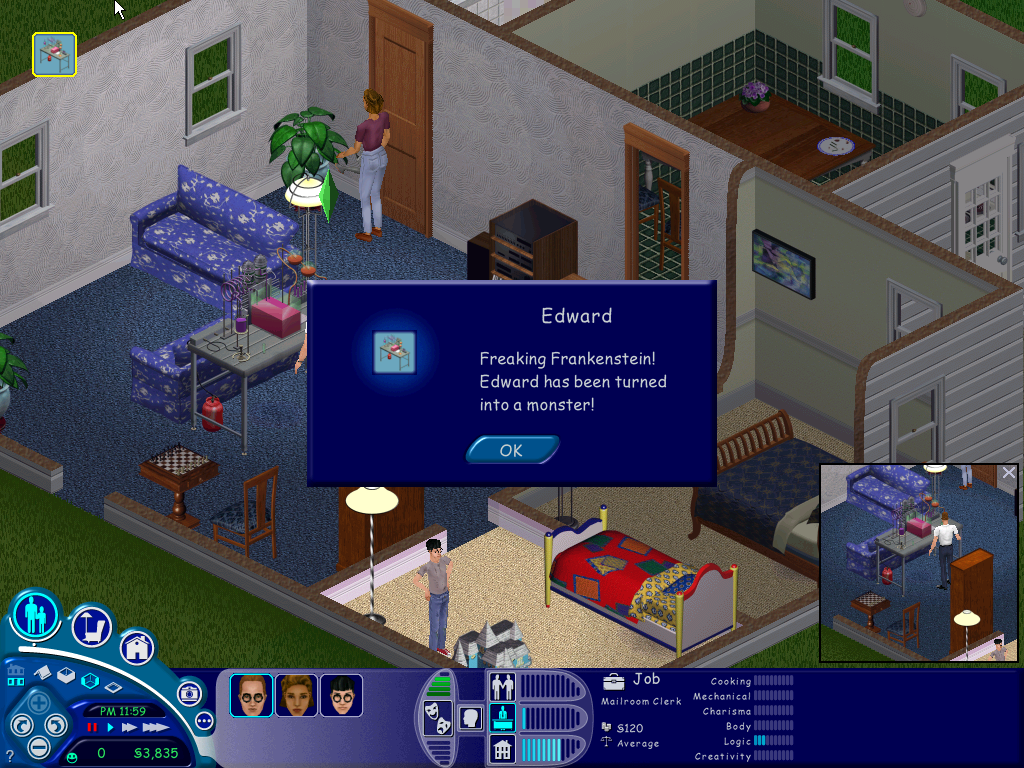Open the relationships panel with two figures
The height and width of the screenshot is (768, 1024).
[x=501, y=687]
